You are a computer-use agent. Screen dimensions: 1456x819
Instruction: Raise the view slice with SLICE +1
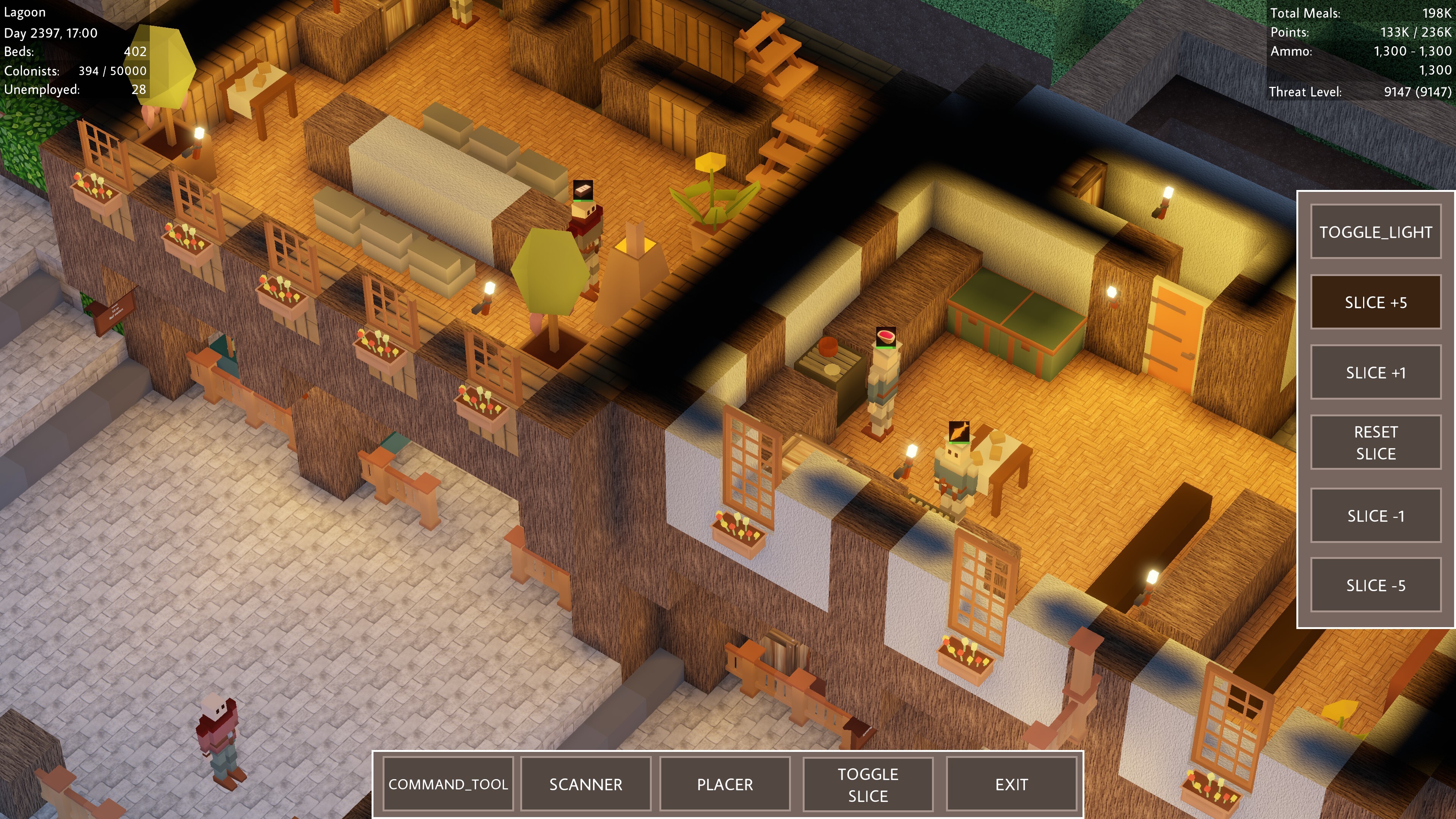[x=1376, y=372]
